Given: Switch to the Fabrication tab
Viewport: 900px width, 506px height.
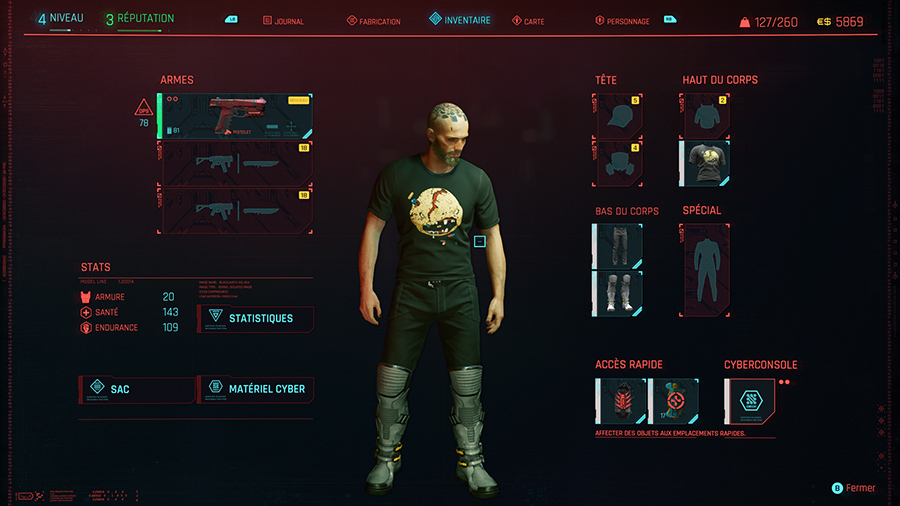Looking at the screenshot, I should click(373, 21).
